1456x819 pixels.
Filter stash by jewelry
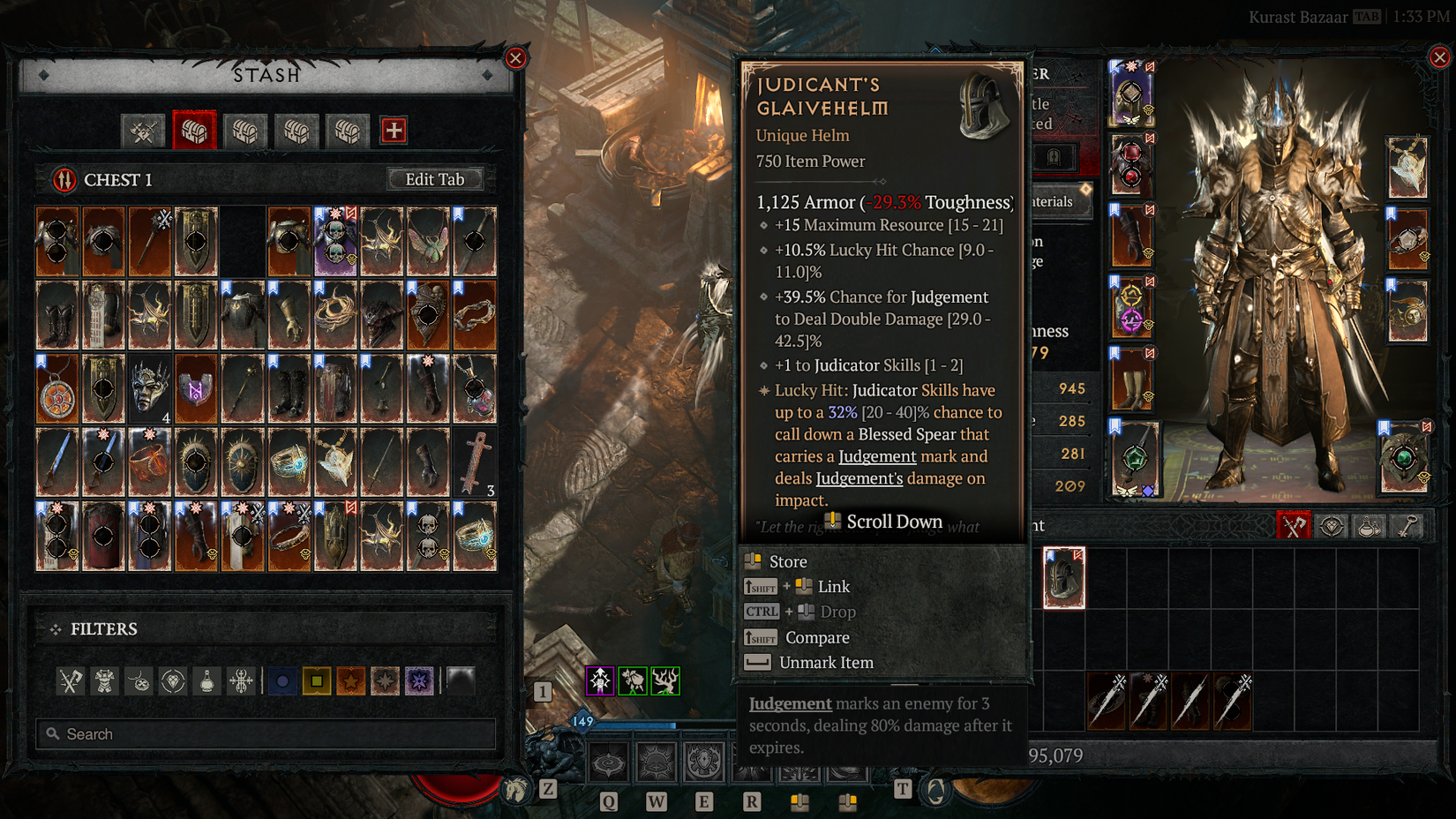pyautogui.click(x=138, y=680)
